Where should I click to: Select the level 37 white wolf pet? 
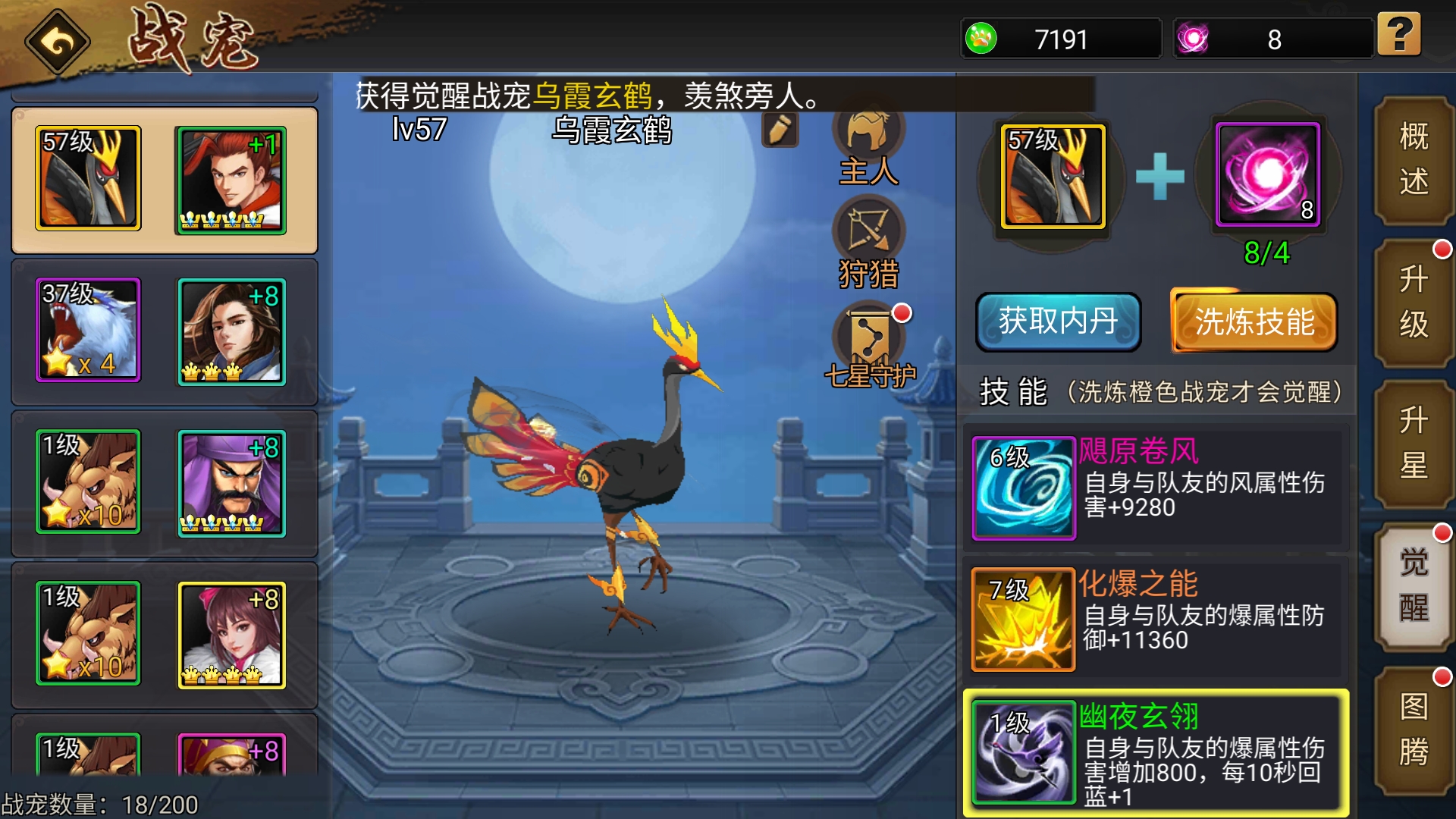pyautogui.click(x=88, y=330)
